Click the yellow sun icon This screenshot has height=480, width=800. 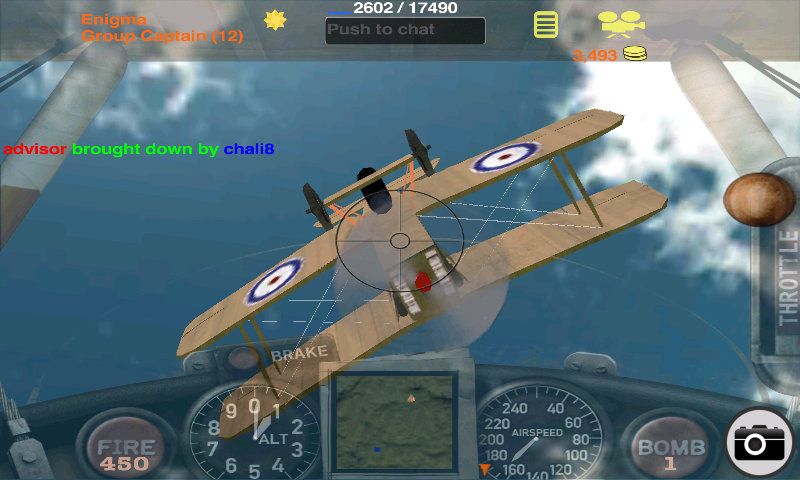(275, 20)
